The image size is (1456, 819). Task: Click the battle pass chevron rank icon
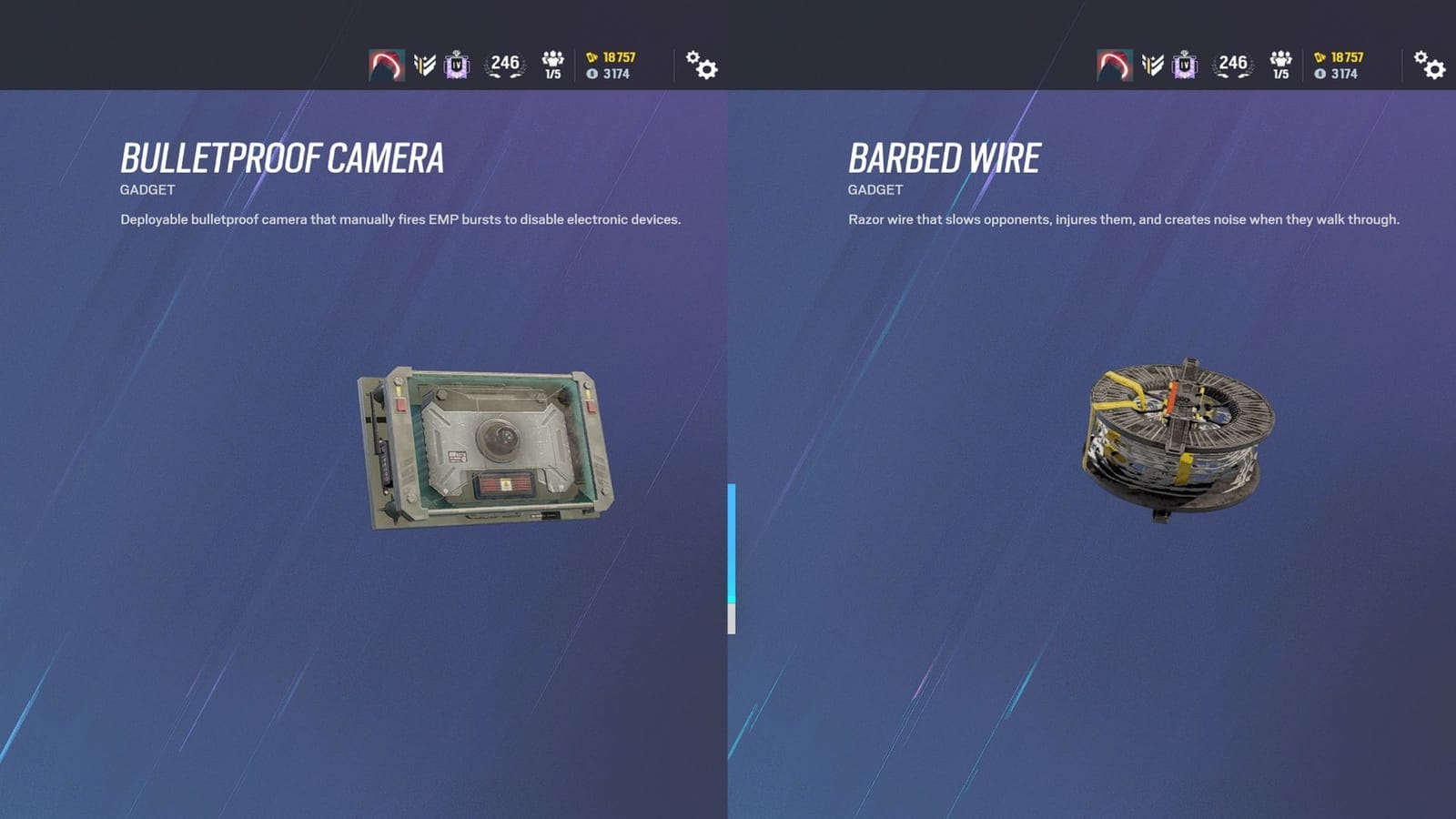426,65
